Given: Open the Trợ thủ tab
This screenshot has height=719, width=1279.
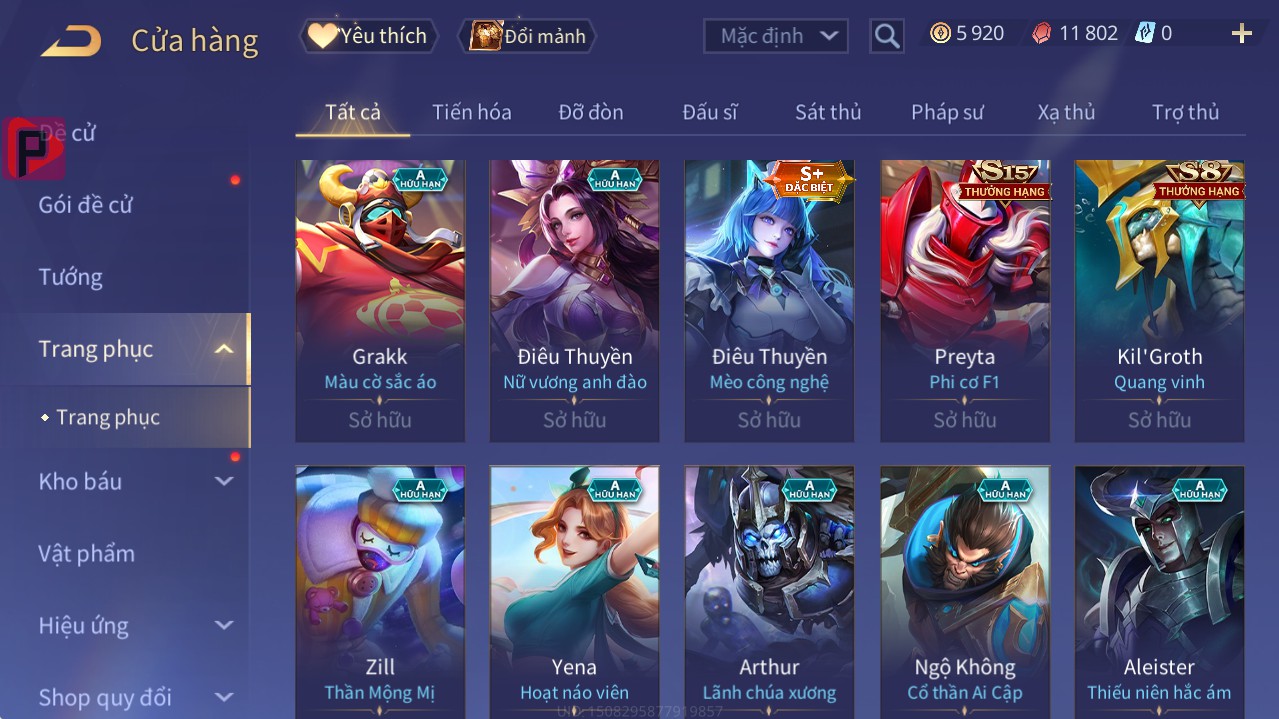Looking at the screenshot, I should tap(1185, 112).
